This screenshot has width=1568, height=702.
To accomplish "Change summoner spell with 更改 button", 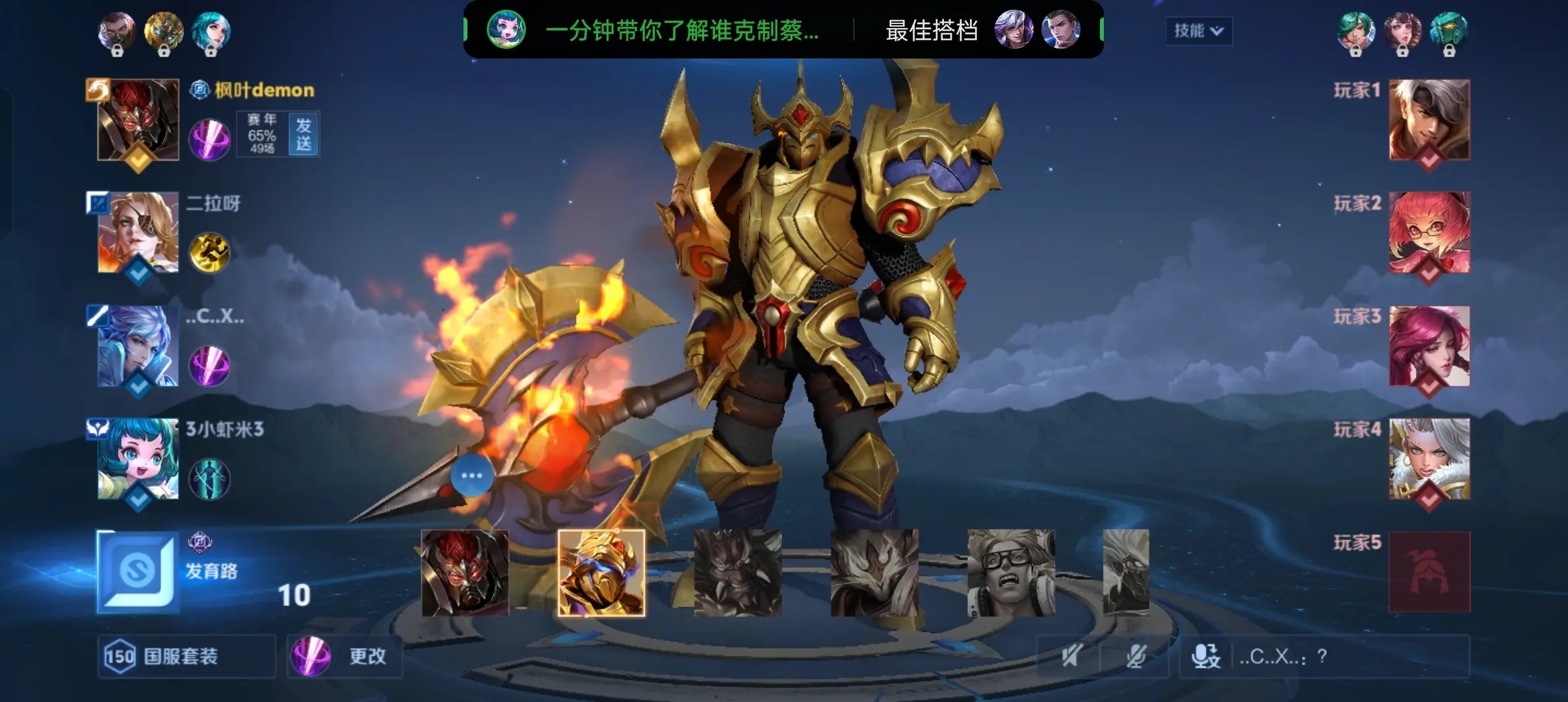I will point(345,656).
